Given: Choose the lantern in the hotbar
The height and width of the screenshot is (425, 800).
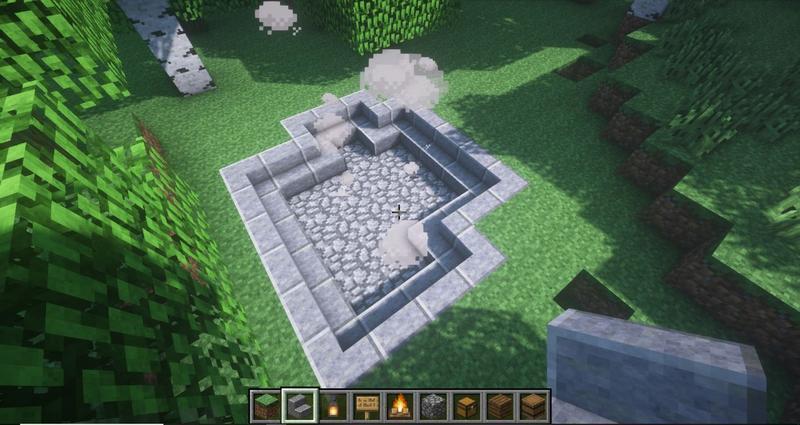Looking at the screenshot, I should (x=333, y=406).
